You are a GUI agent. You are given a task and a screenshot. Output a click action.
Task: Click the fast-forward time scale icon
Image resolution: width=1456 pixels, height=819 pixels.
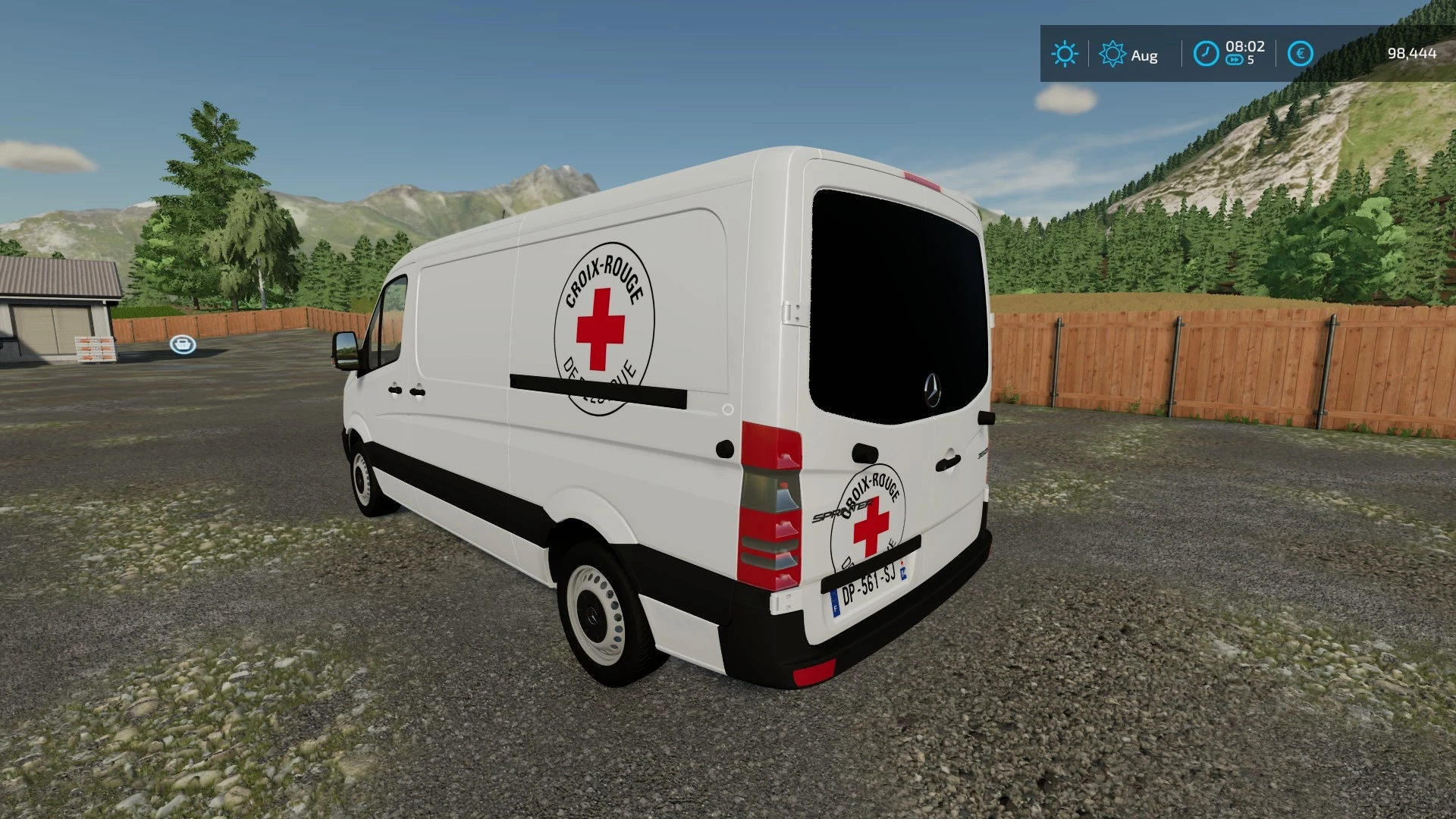1236,58
